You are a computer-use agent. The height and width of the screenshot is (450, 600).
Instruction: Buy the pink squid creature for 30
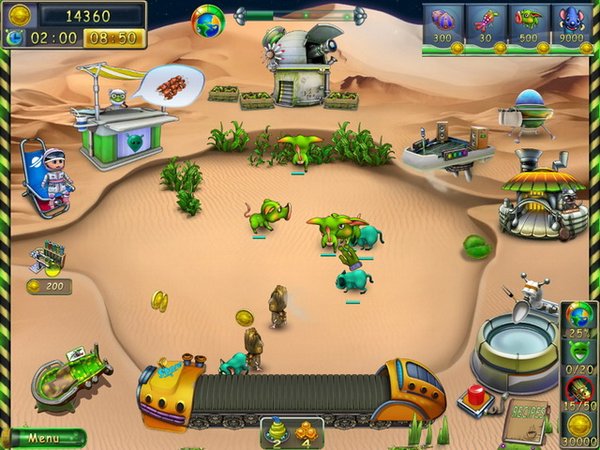(x=486, y=23)
